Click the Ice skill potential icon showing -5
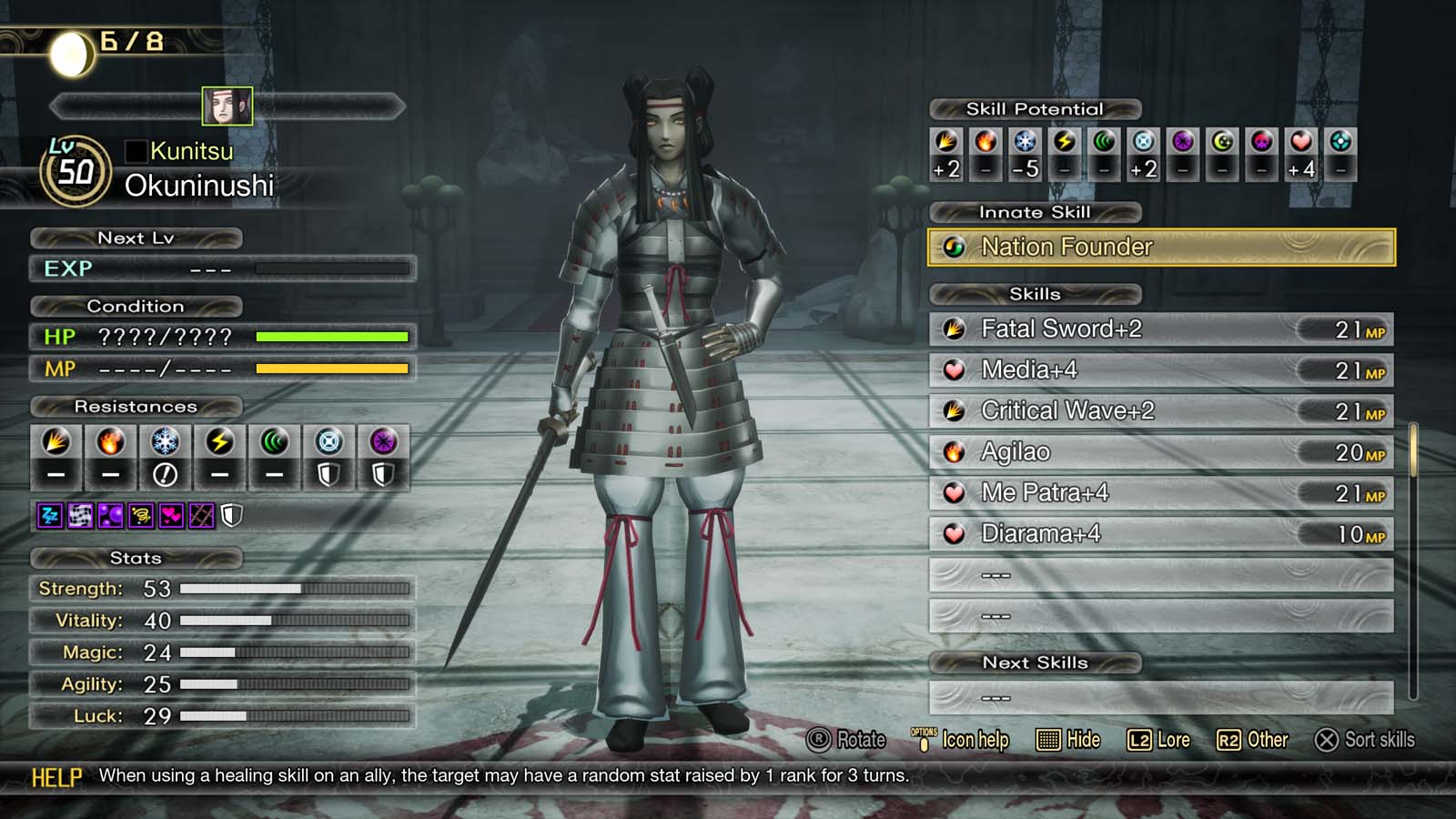The height and width of the screenshot is (819, 1456). pos(1024,141)
